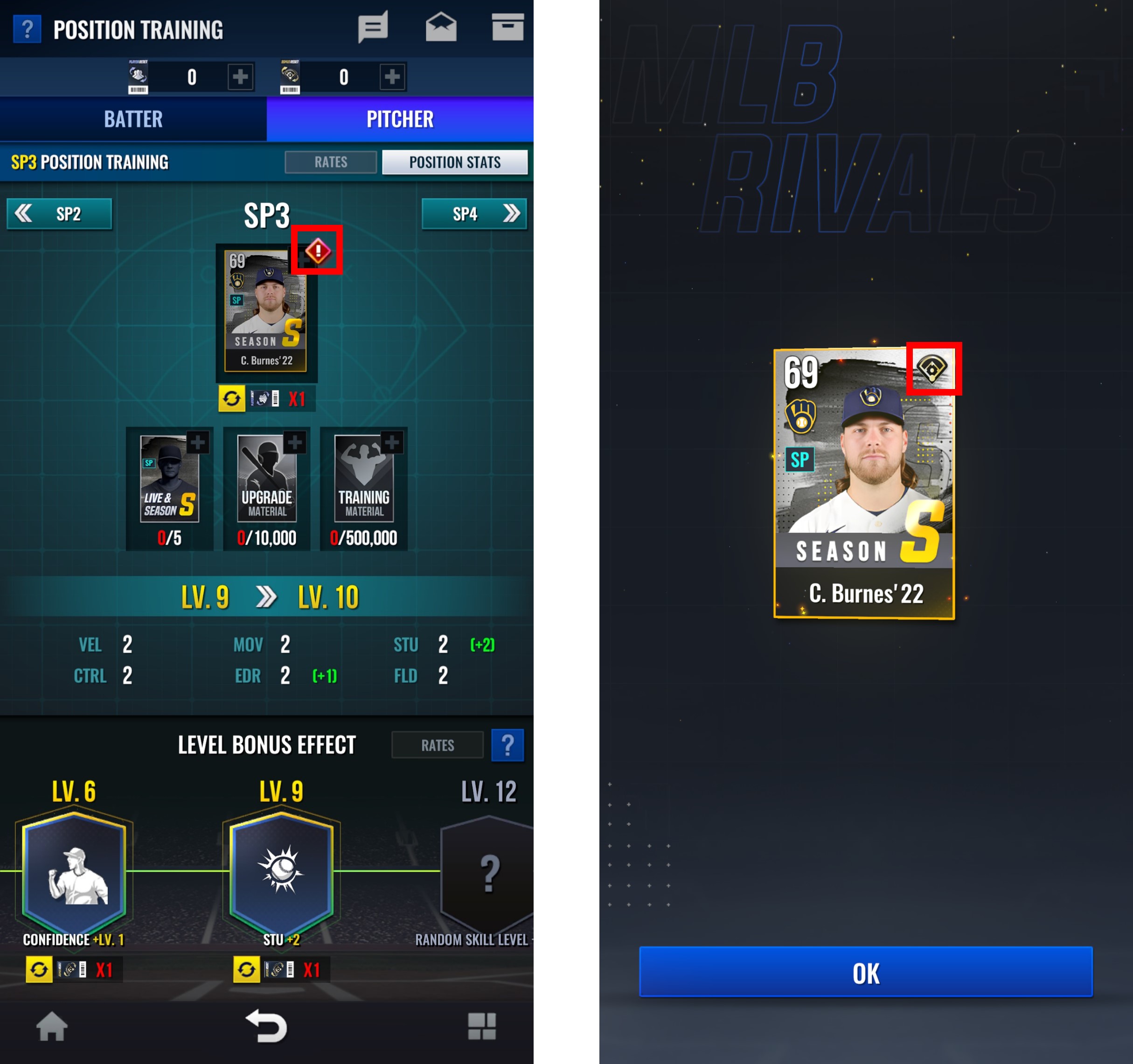Open the storage box icon

click(x=507, y=28)
